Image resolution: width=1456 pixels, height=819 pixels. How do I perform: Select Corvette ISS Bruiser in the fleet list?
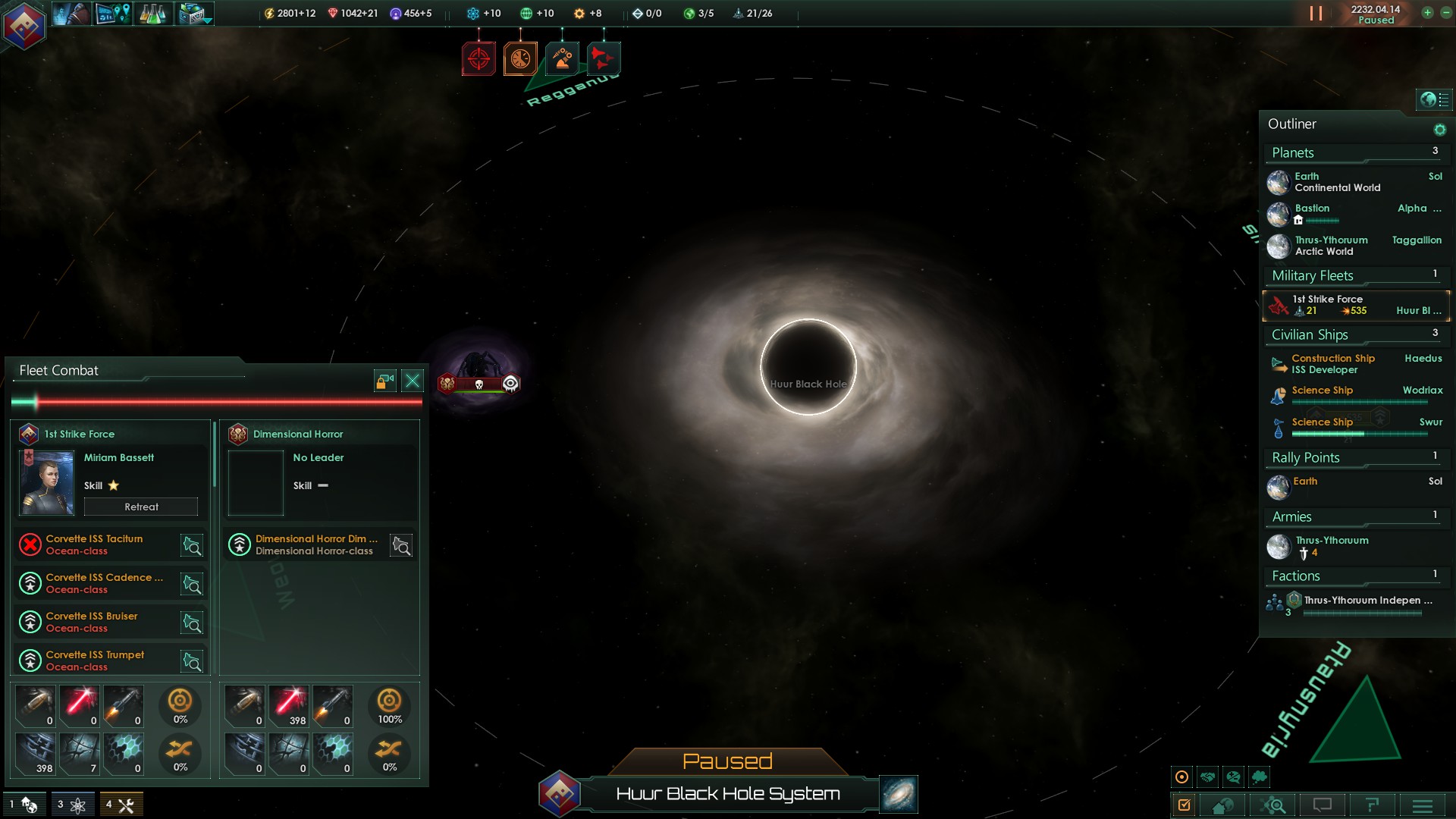[x=92, y=622]
